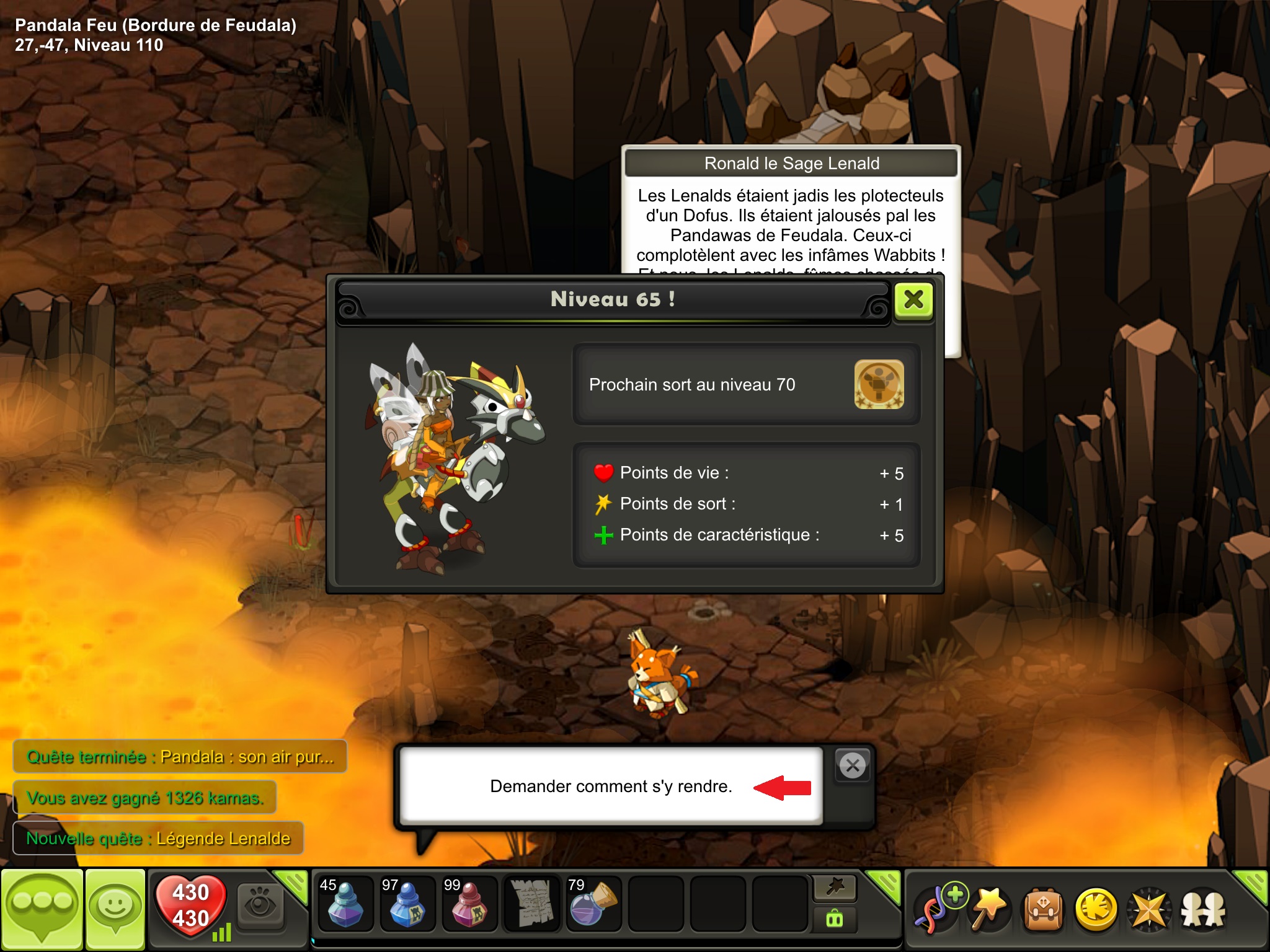Close the NPC dialogue with the grey X

click(x=853, y=766)
